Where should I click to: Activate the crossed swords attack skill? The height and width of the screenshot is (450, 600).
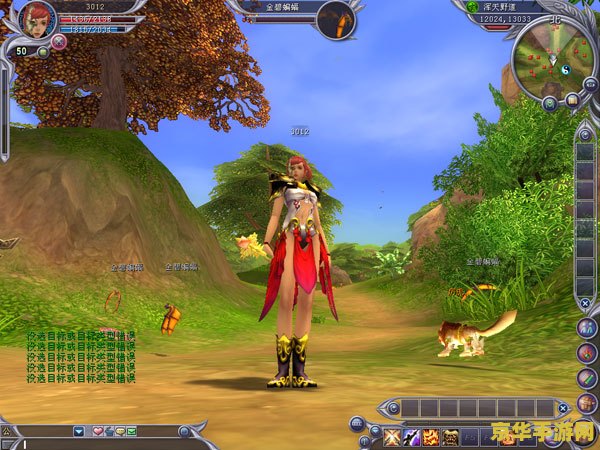(391, 436)
